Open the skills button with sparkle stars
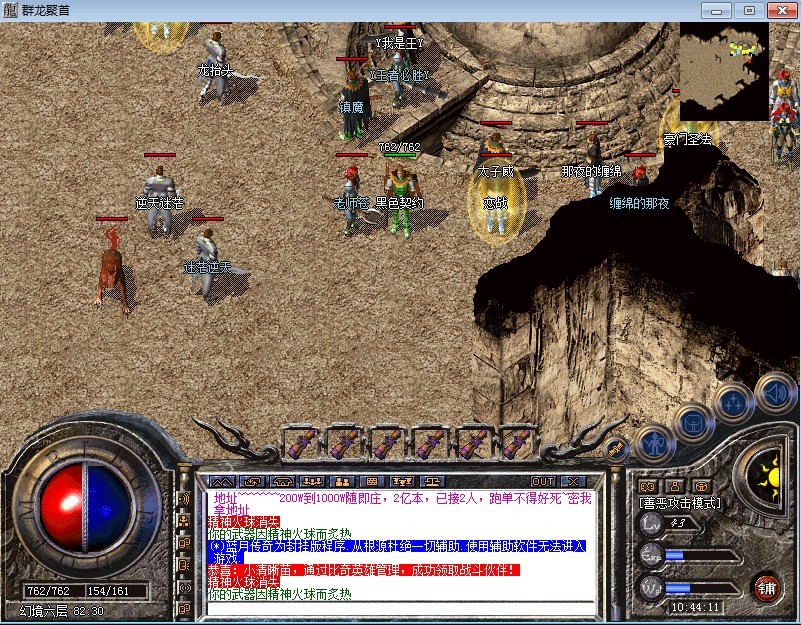This screenshot has width=801, height=625. (x=734, y=403)
